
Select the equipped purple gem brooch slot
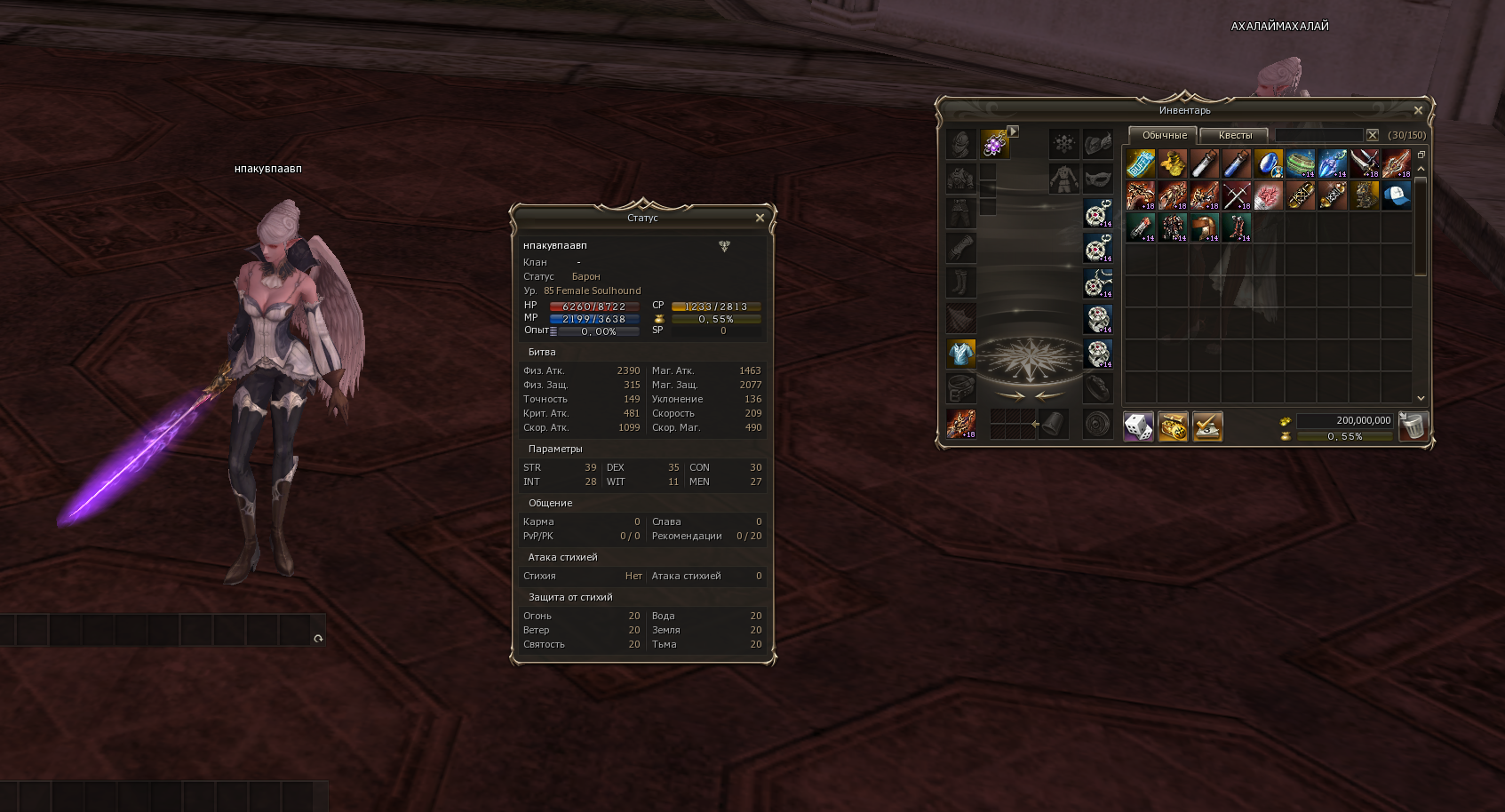pyautogui.click(x=994, y=143)
